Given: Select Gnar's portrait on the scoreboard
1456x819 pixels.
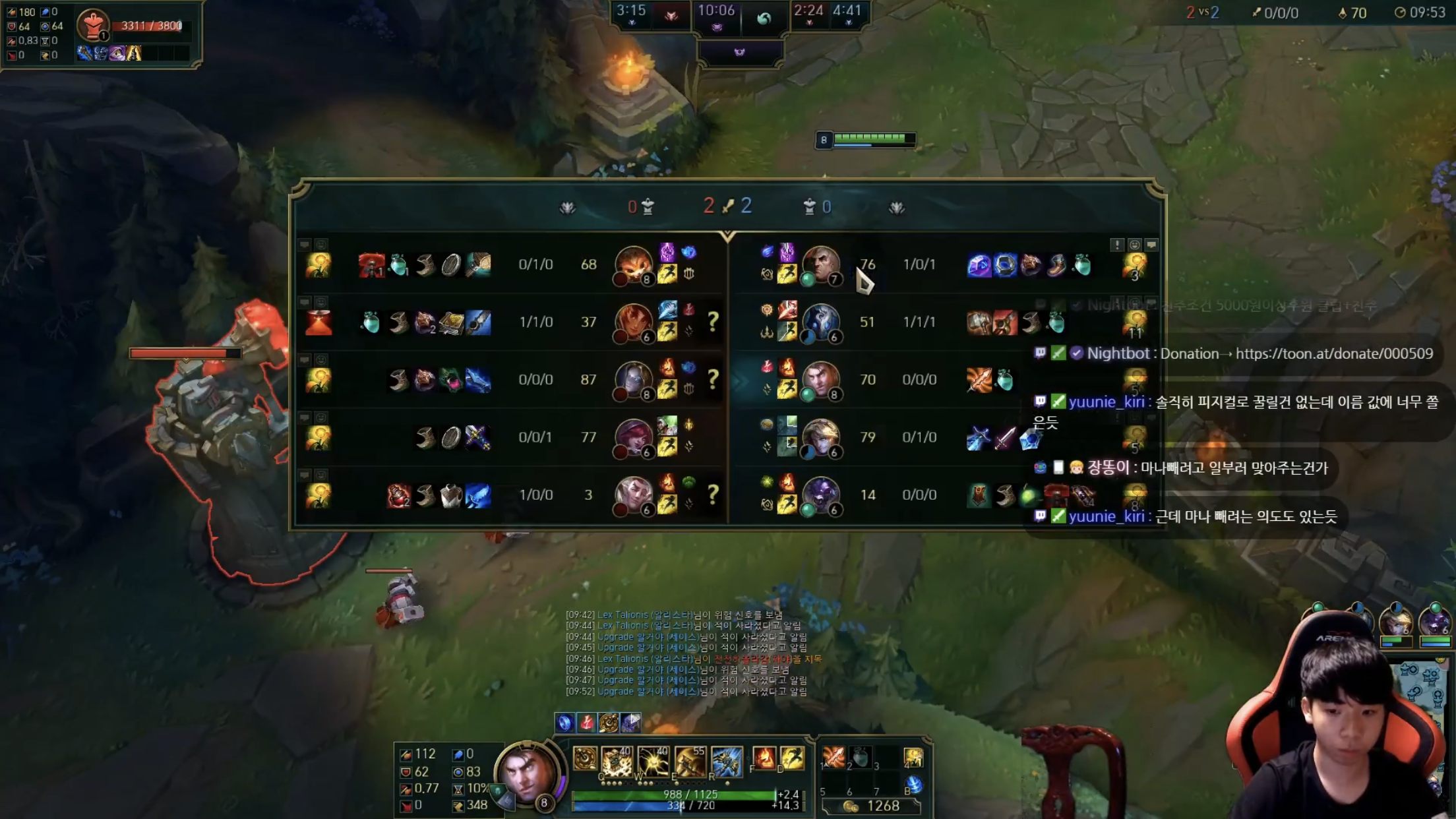Looking at the screenshot, I should coord(633,264).
